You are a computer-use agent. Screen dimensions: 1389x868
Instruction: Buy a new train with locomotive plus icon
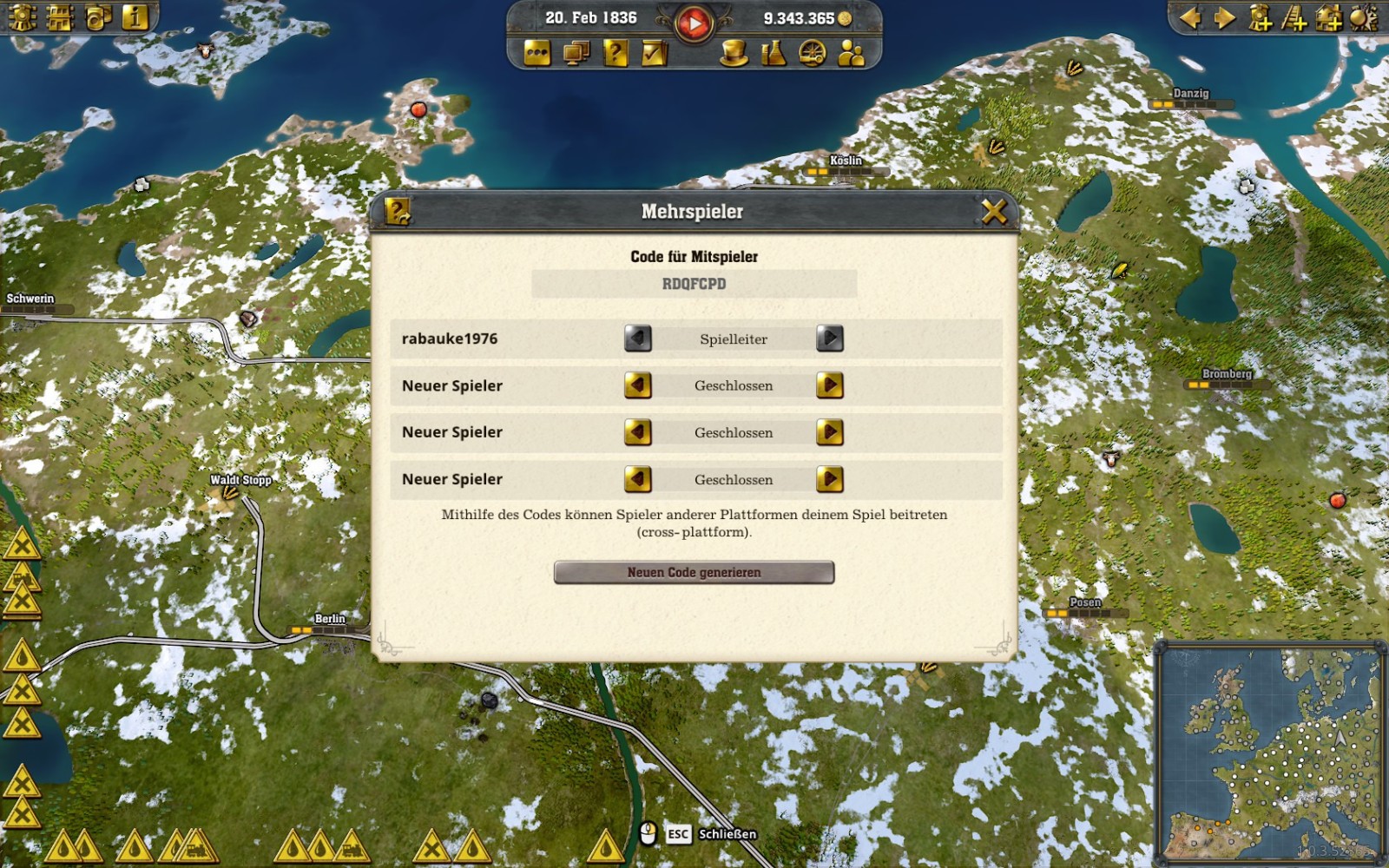1260,18
